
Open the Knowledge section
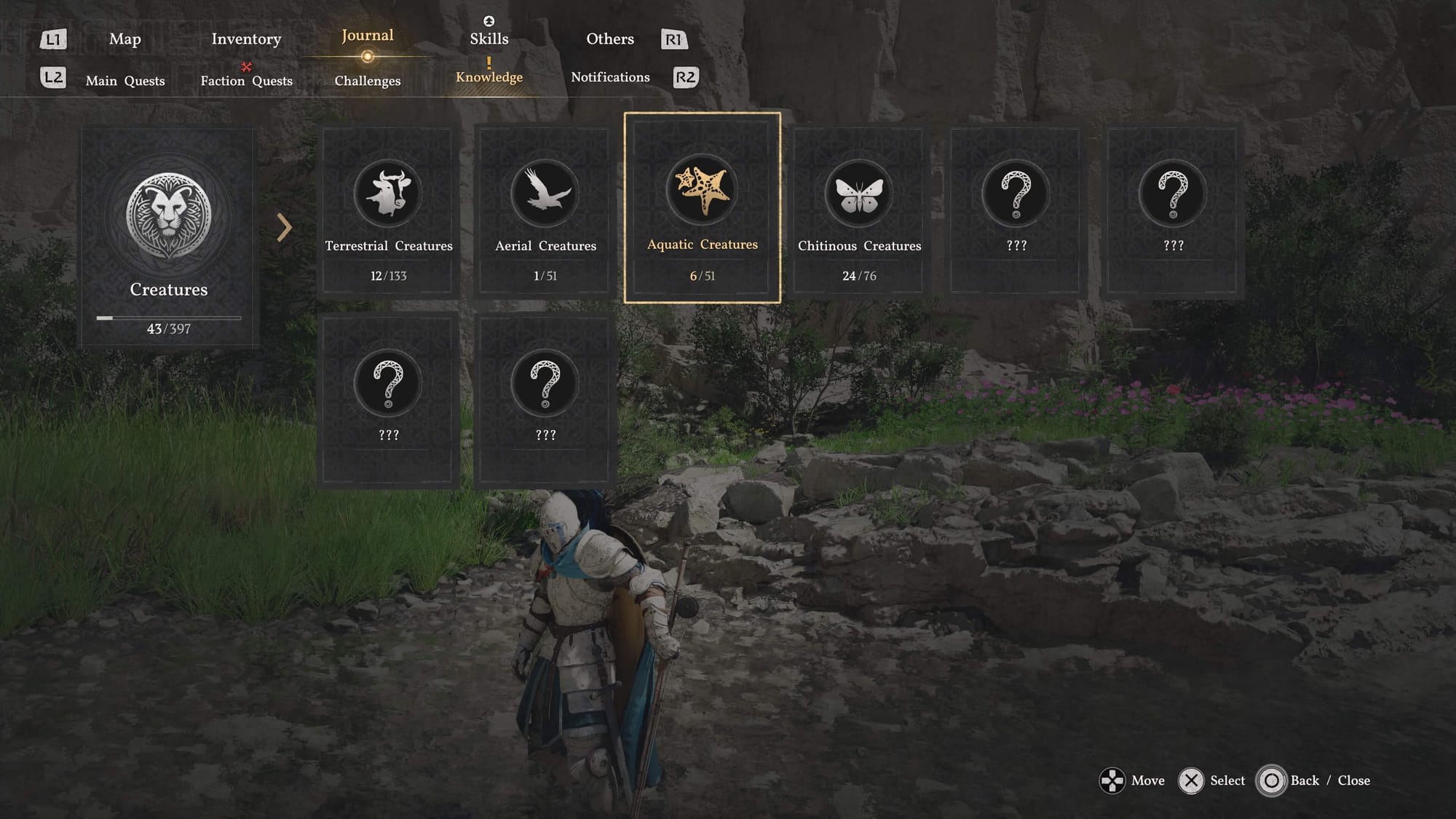488,77
